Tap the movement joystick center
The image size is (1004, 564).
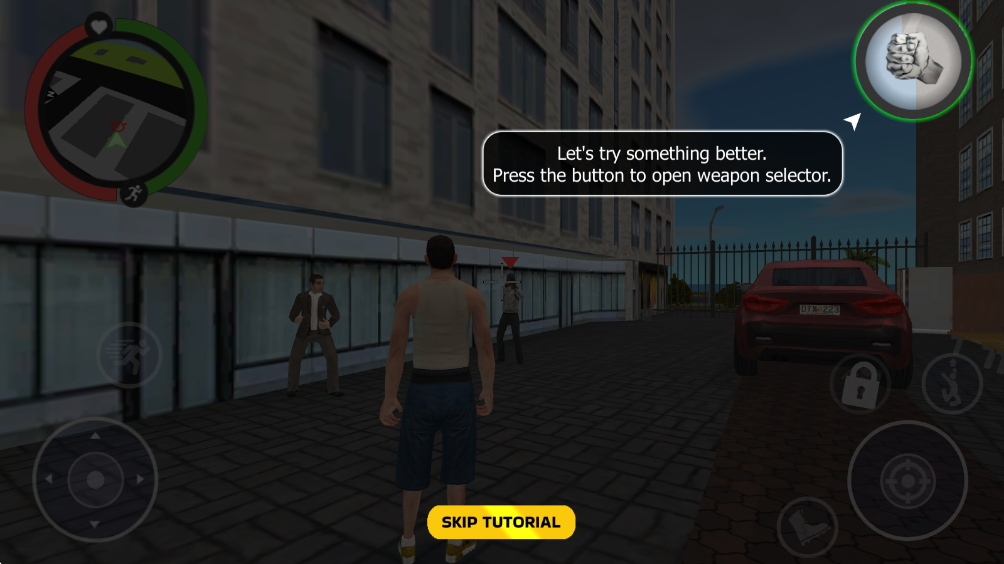95,480
